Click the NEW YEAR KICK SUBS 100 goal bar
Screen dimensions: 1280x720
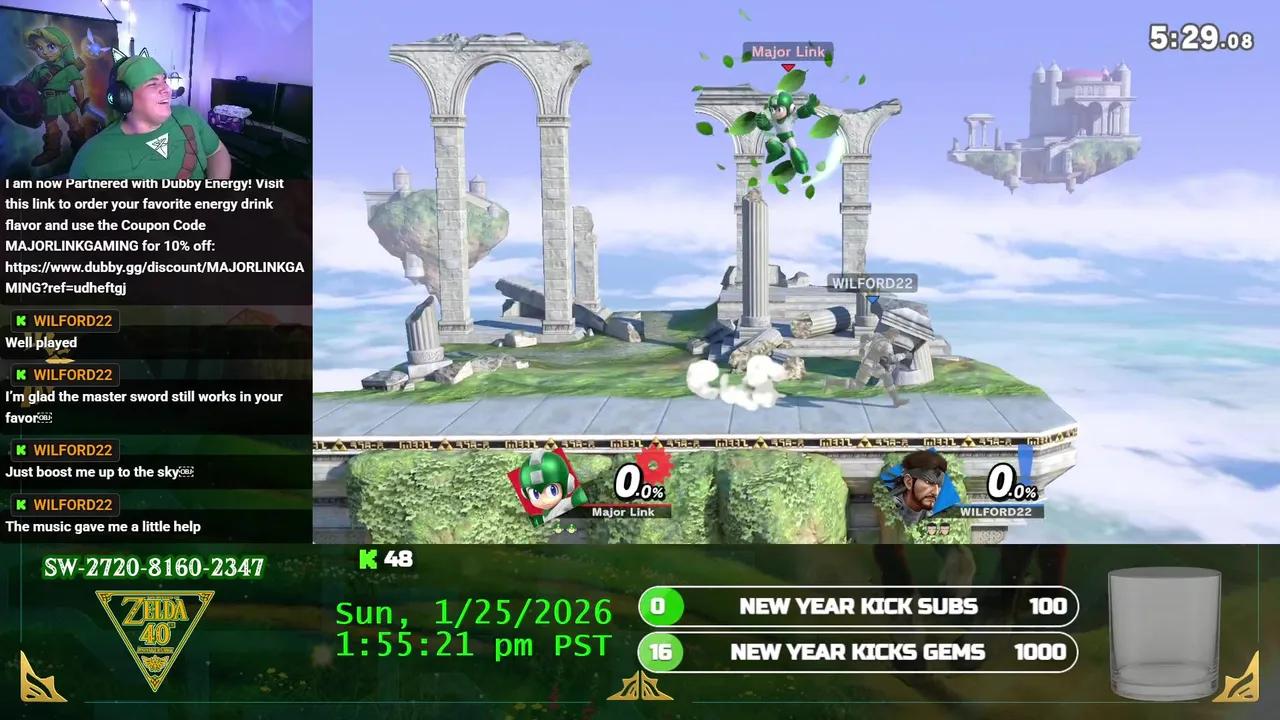[x=858, y=606]
